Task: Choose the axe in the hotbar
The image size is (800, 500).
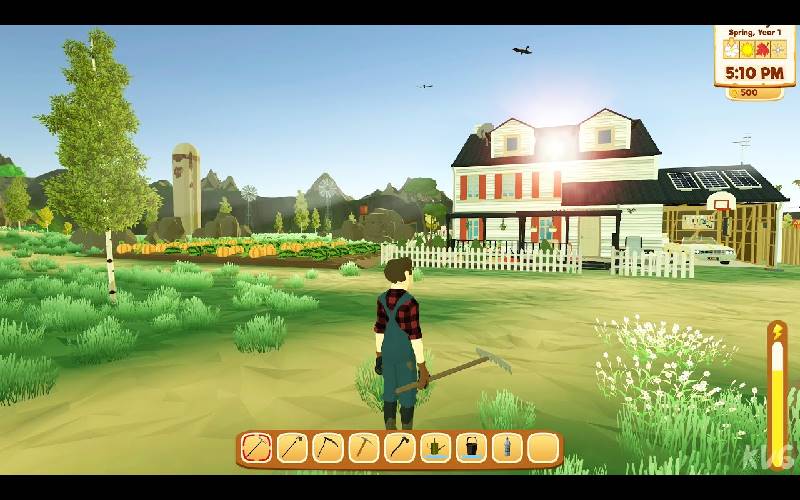Action: (x=400, y=447)
